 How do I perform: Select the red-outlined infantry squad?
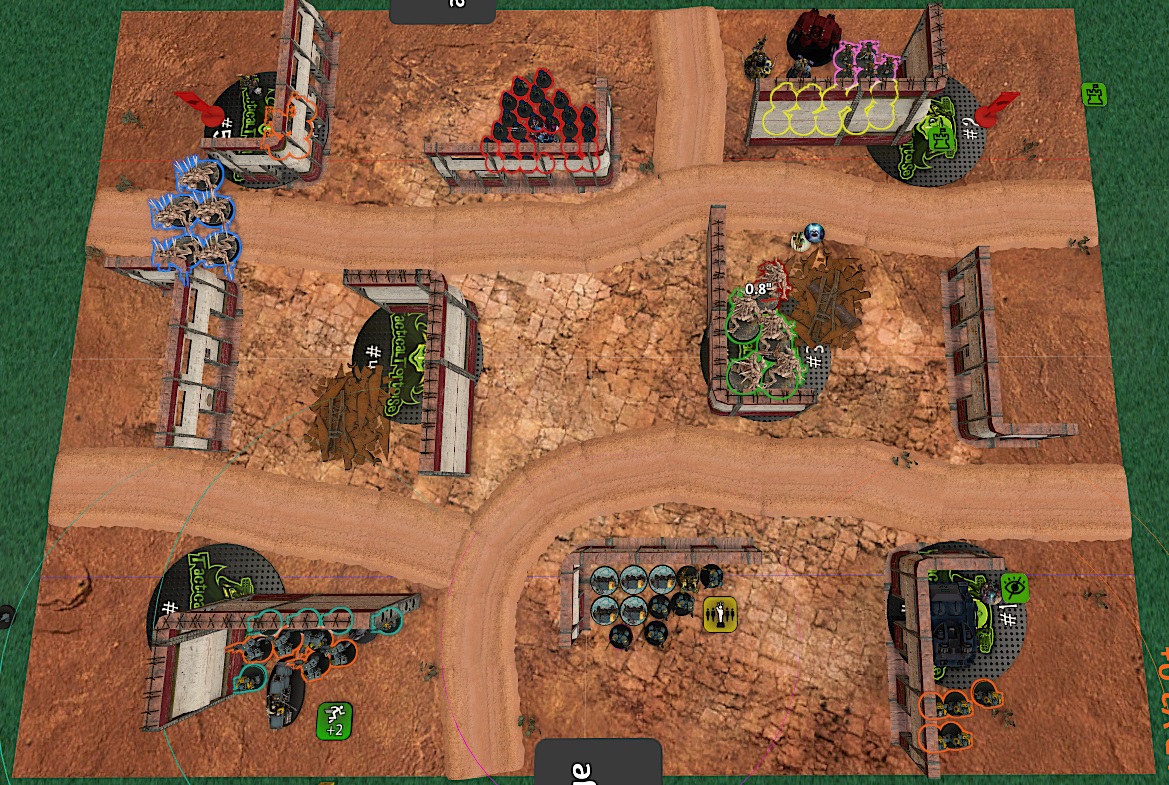(545, 118)
